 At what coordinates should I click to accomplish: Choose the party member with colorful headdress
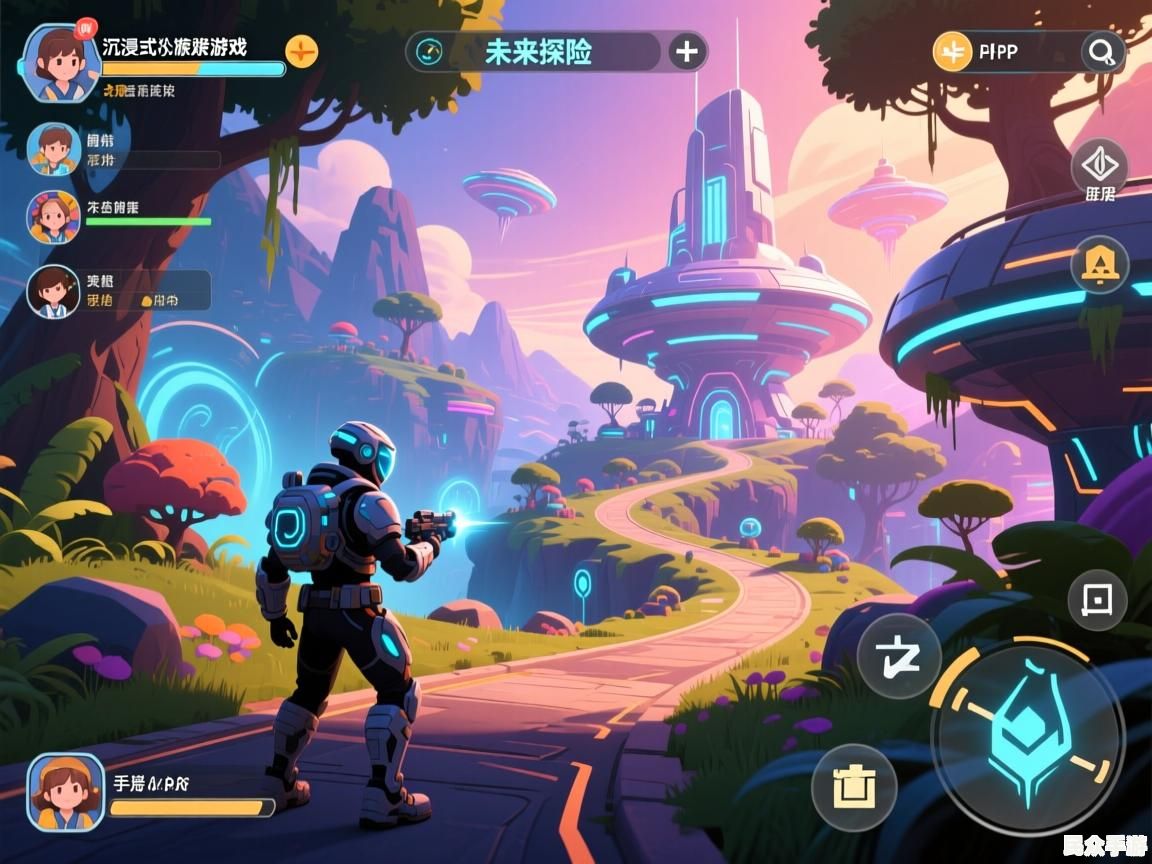pyautogui.click(x=54, y=218)
